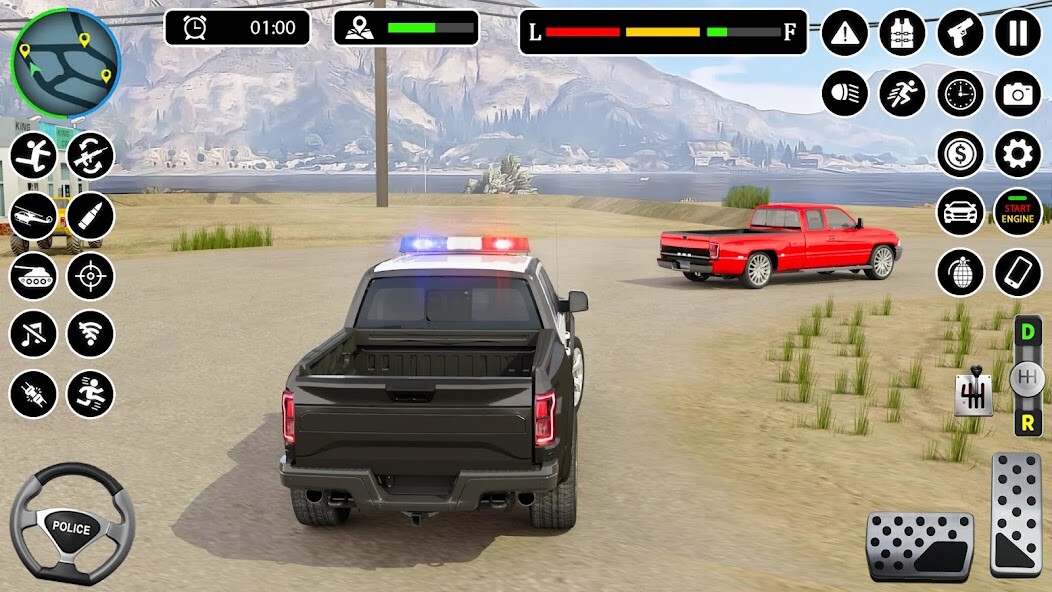Step on the tall accelerator pedal
The width and height of the screenshot is (1052, 592).
coord(1016,514)
